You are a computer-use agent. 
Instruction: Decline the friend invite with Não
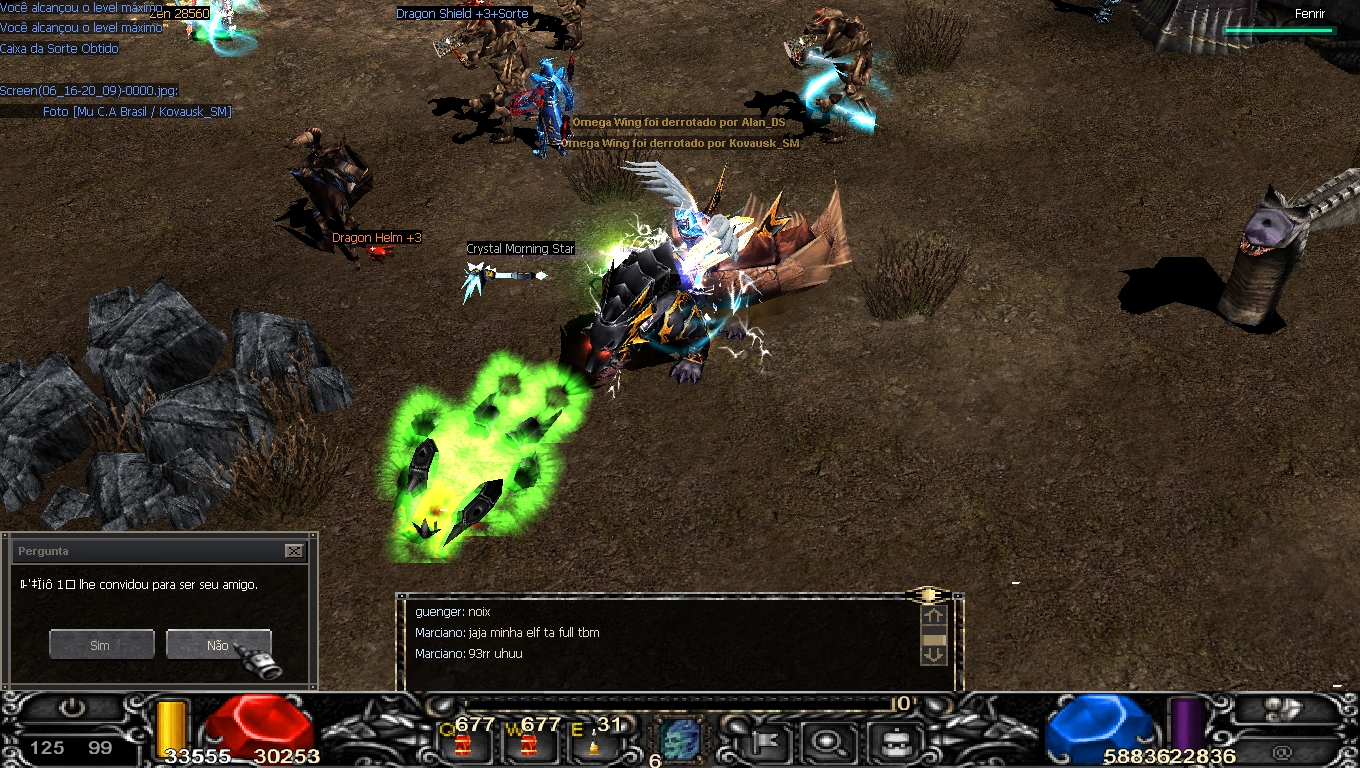(218, 645)
